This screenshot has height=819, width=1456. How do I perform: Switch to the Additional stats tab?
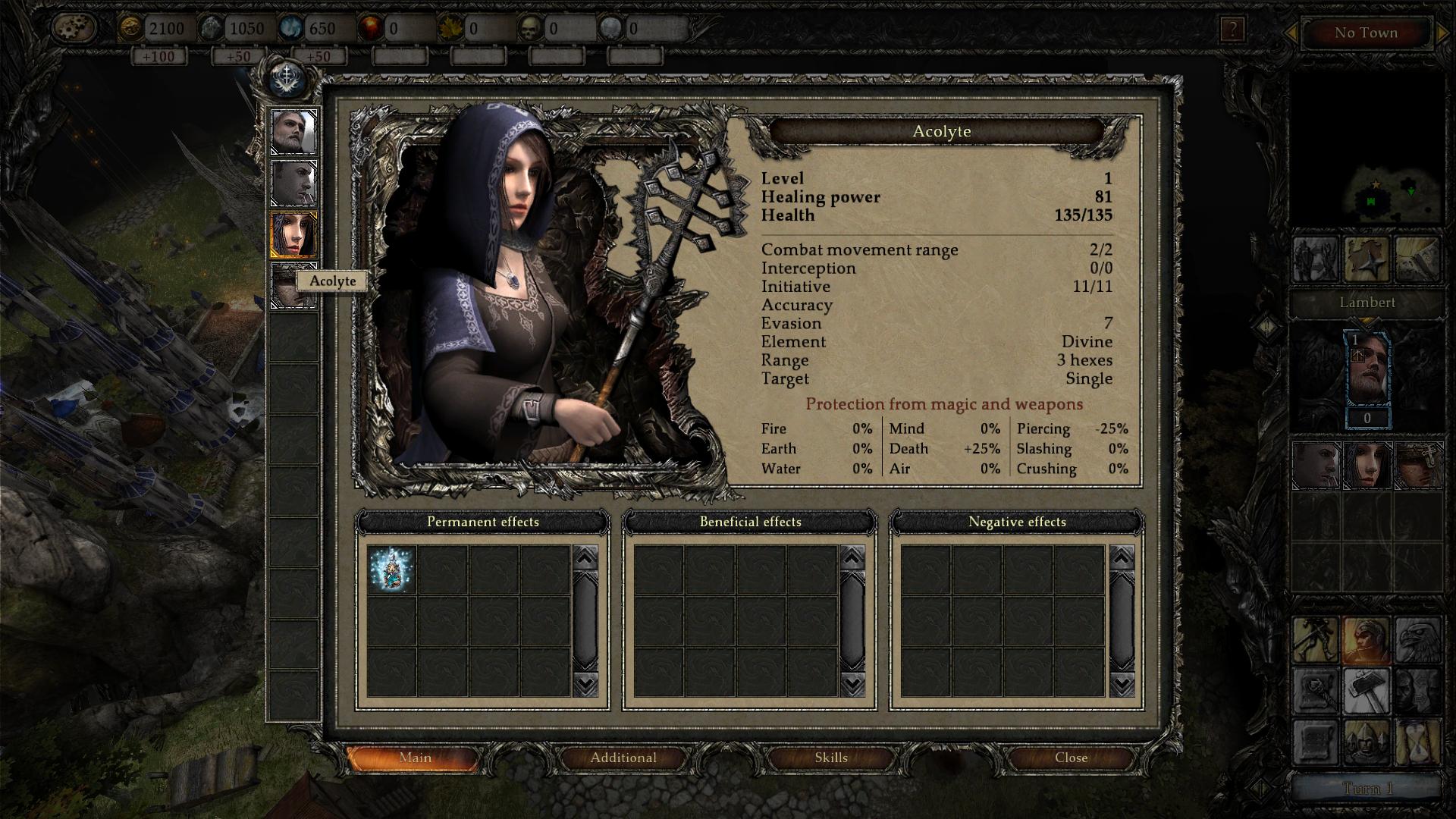tap(623, 758)
